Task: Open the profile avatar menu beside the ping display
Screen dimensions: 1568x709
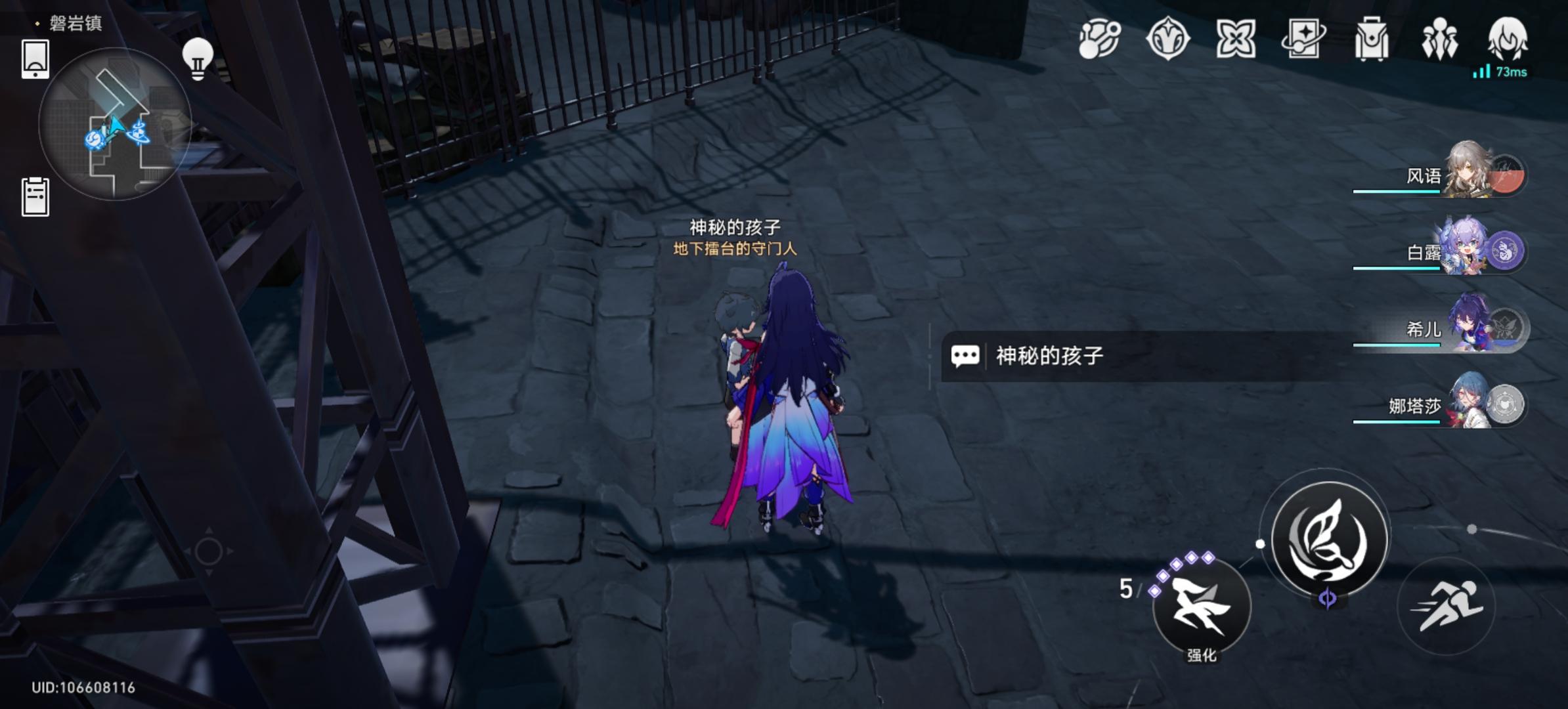Action: tap(1509, 37)
